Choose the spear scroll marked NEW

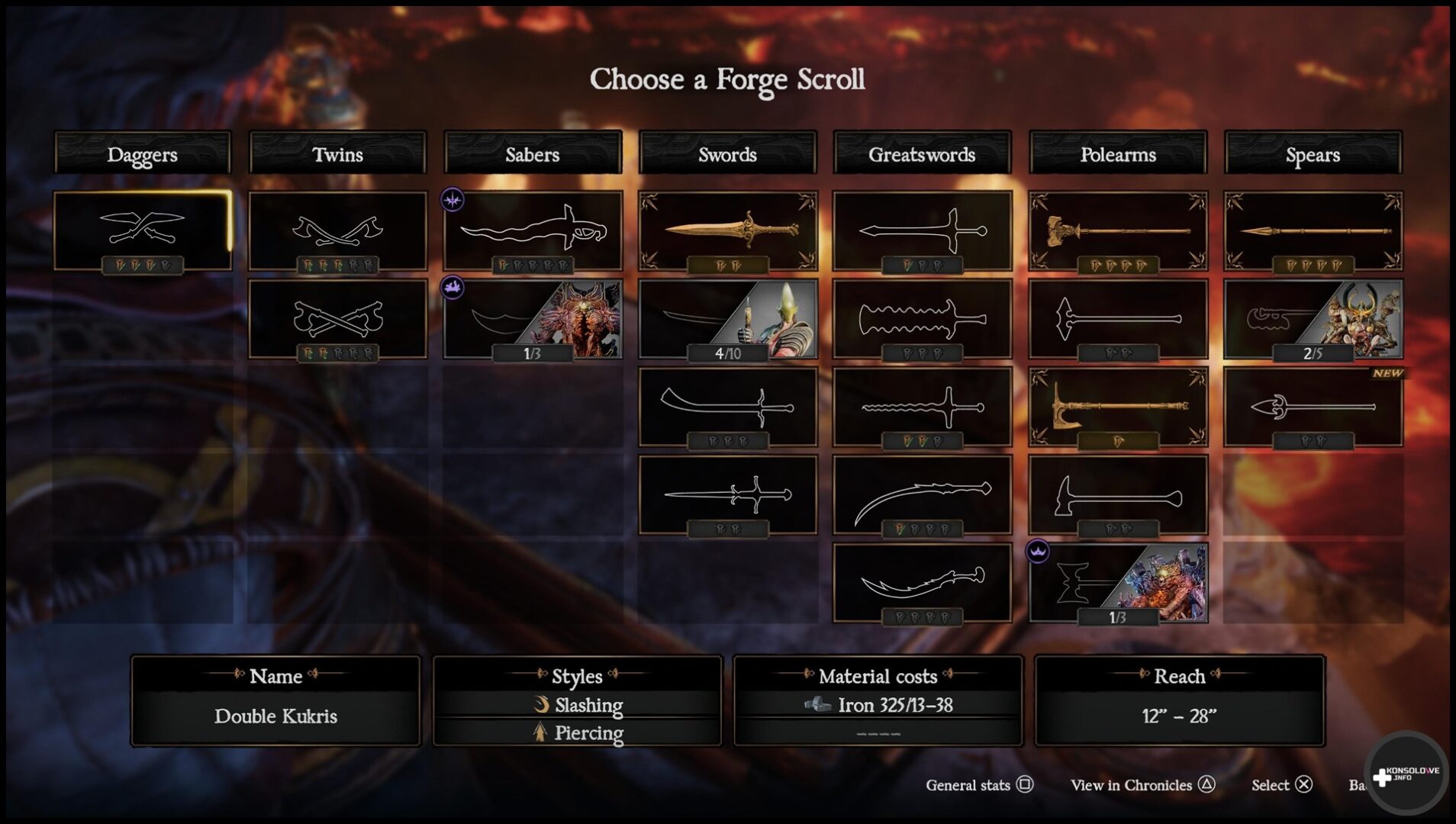[1313, 407]
